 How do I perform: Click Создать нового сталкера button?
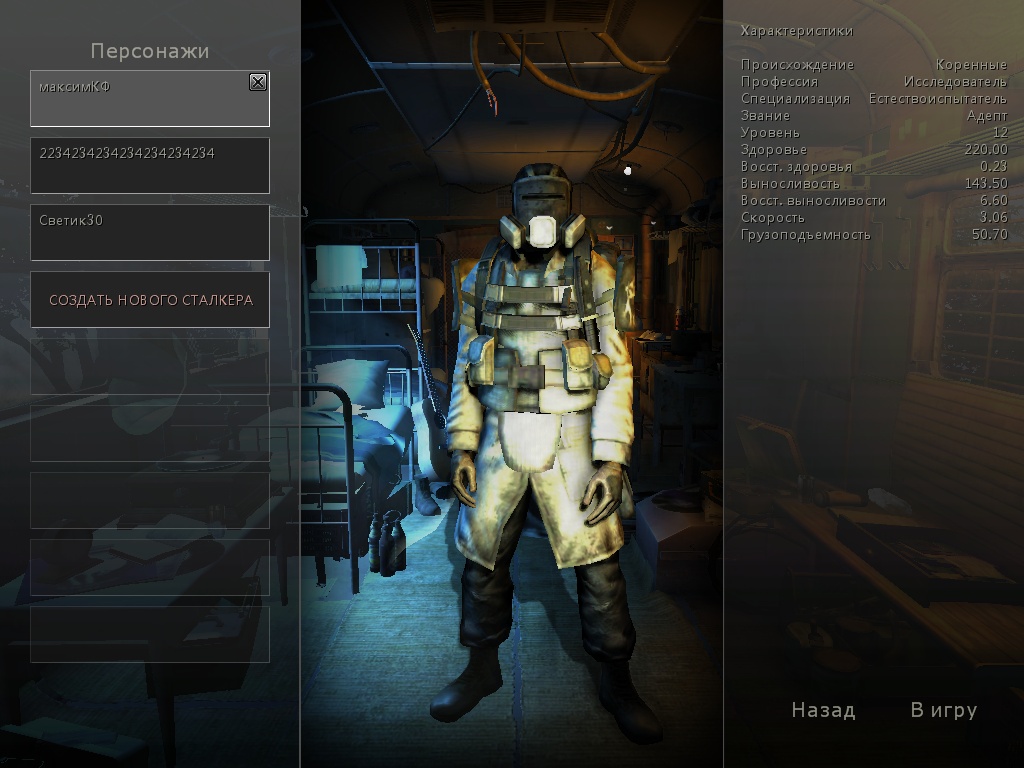pos(150,300)
